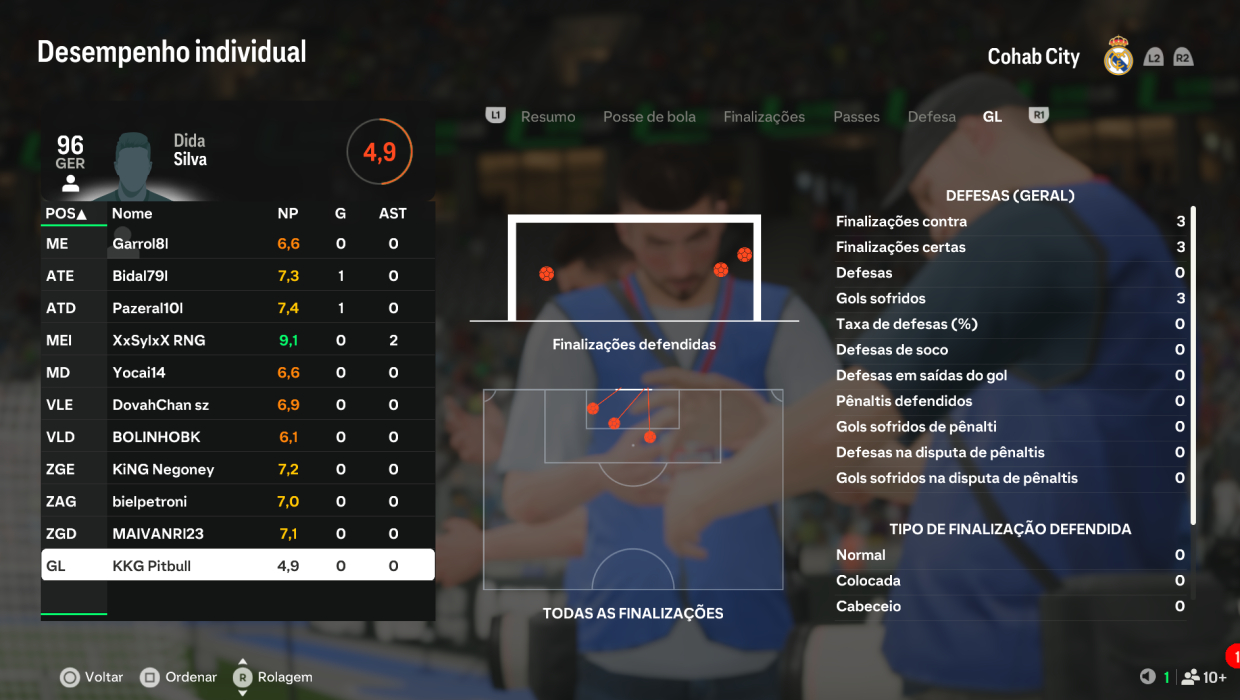
Task: Switch to the Defesa tab
Action: click(x=931, y=117)
